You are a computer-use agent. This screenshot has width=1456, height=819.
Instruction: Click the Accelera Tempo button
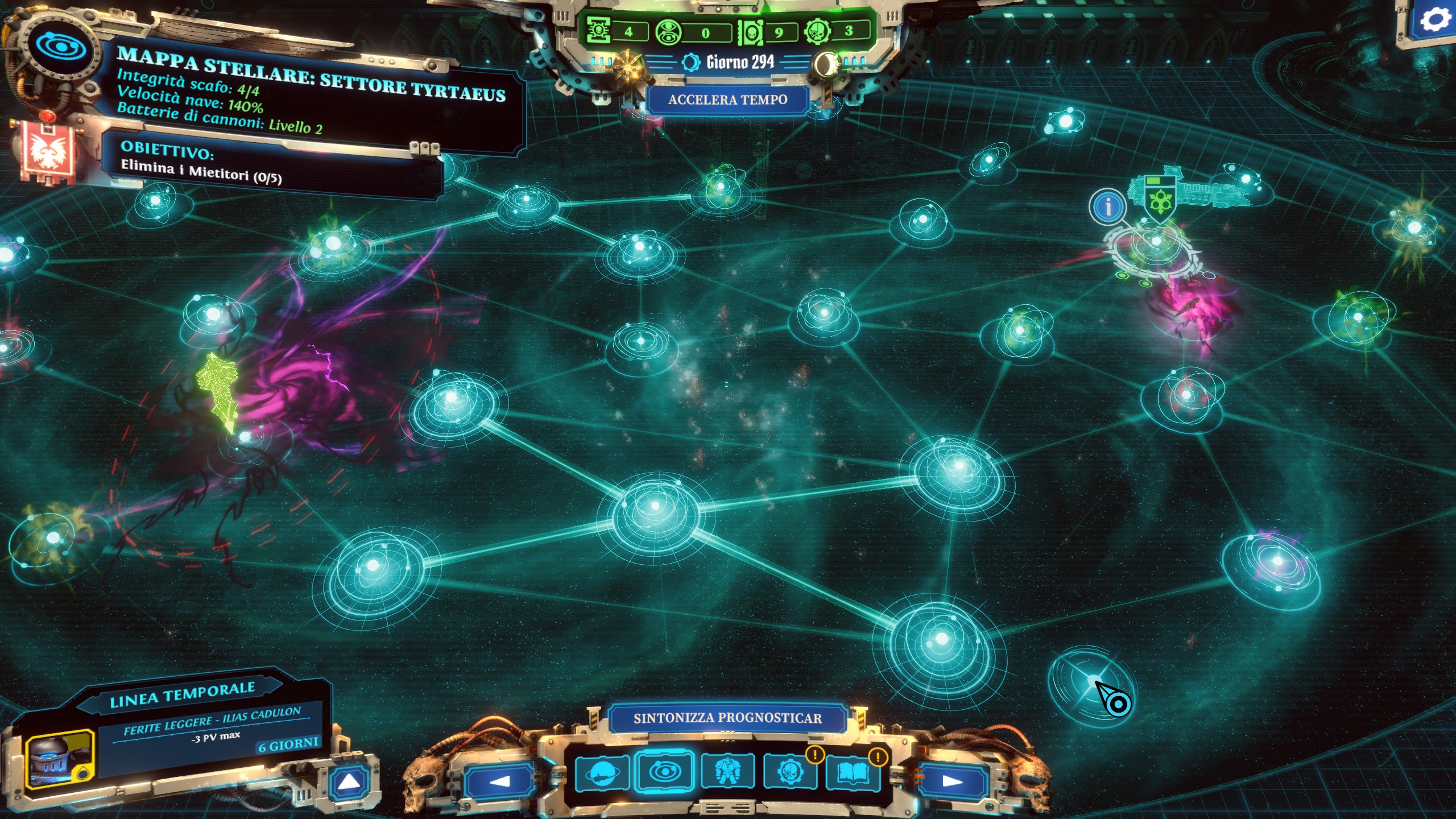pyautogui.click(x=727, y=100)
